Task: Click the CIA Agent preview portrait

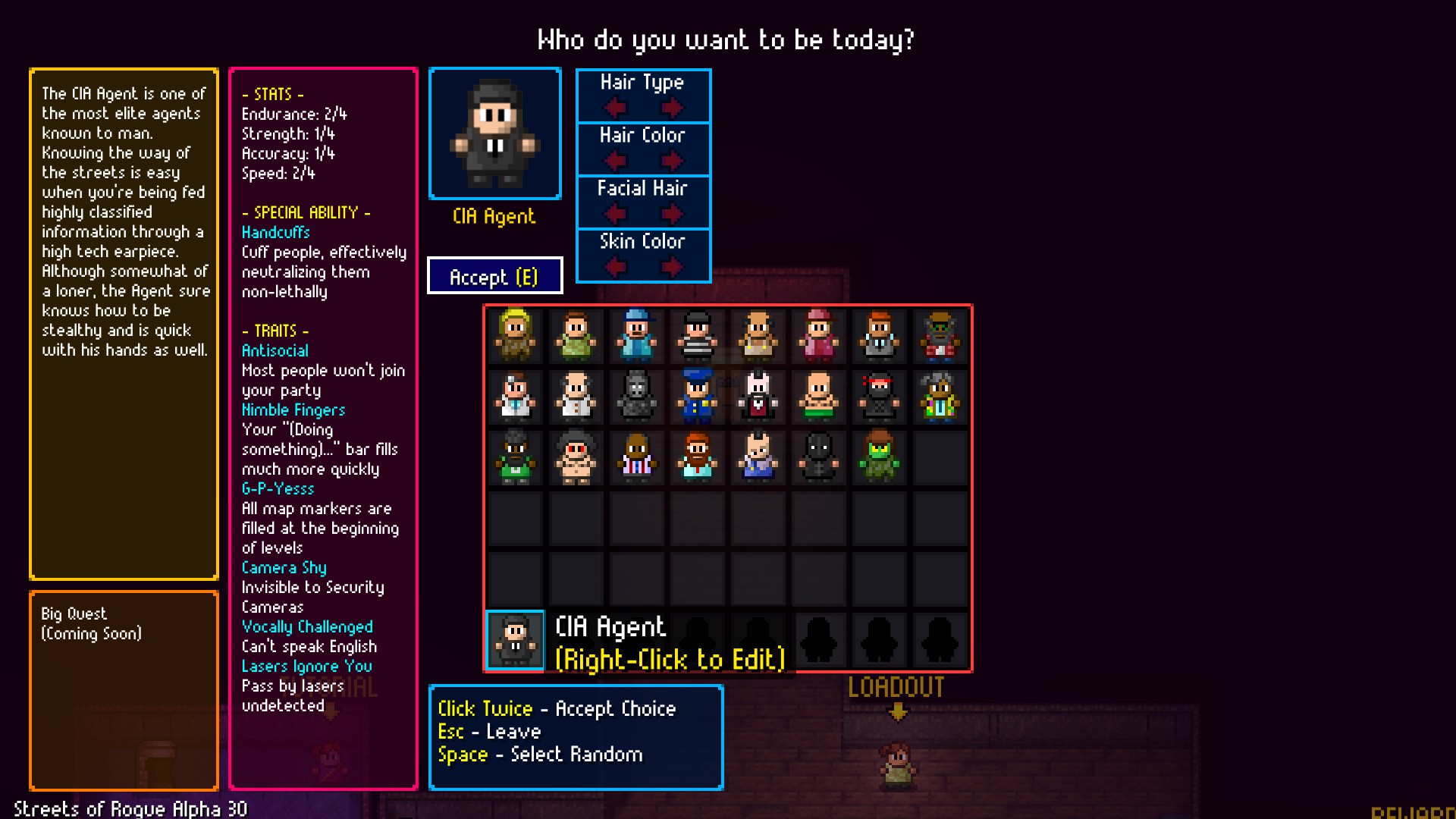Action: 494,133
